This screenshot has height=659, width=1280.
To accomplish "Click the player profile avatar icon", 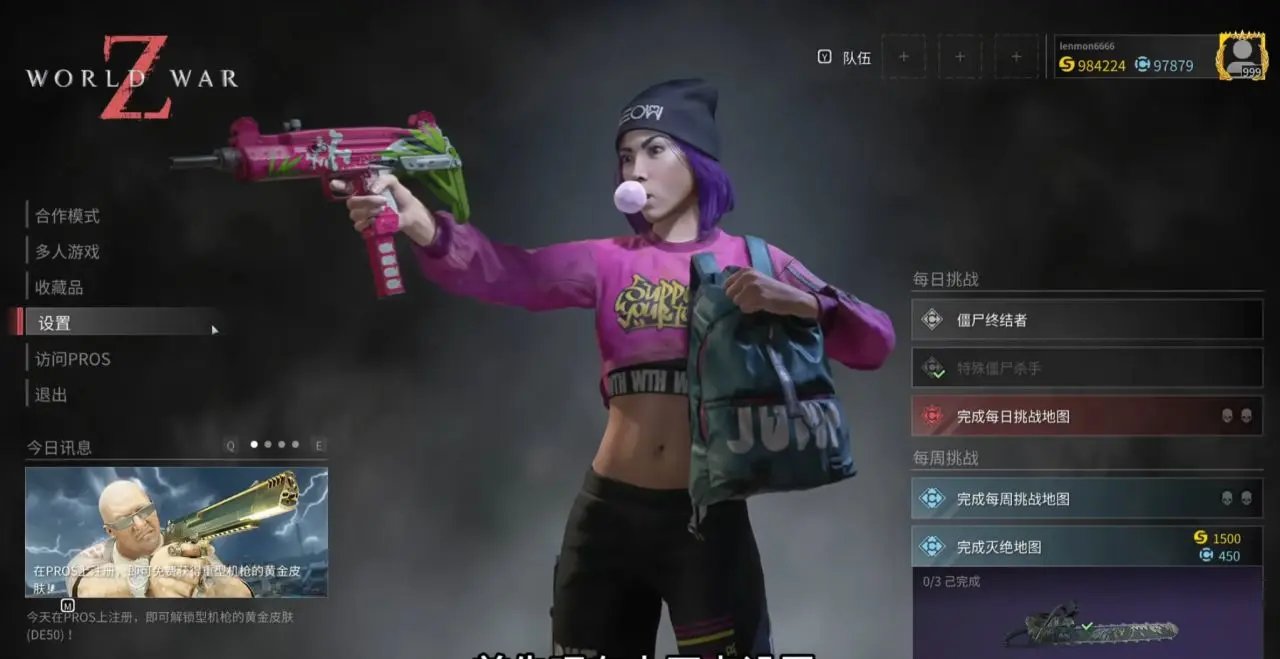I will point(1241,55).
